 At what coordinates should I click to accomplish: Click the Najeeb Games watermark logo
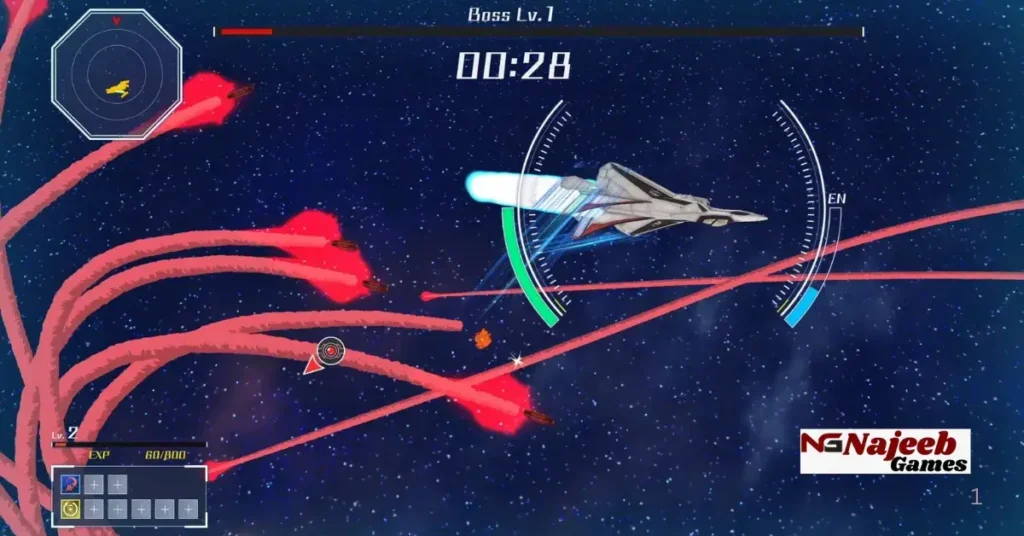(885, 451)
